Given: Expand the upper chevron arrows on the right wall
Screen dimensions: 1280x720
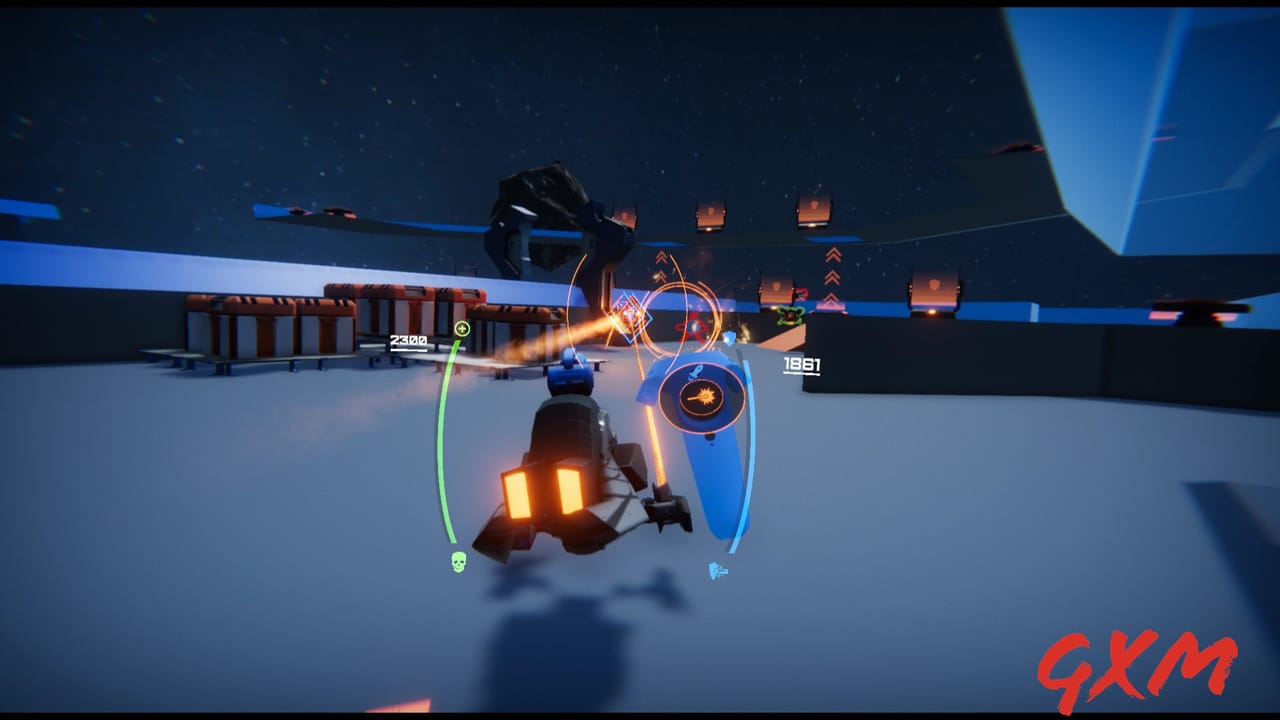Looking at the screenshot, I should (x=831, y=257).
